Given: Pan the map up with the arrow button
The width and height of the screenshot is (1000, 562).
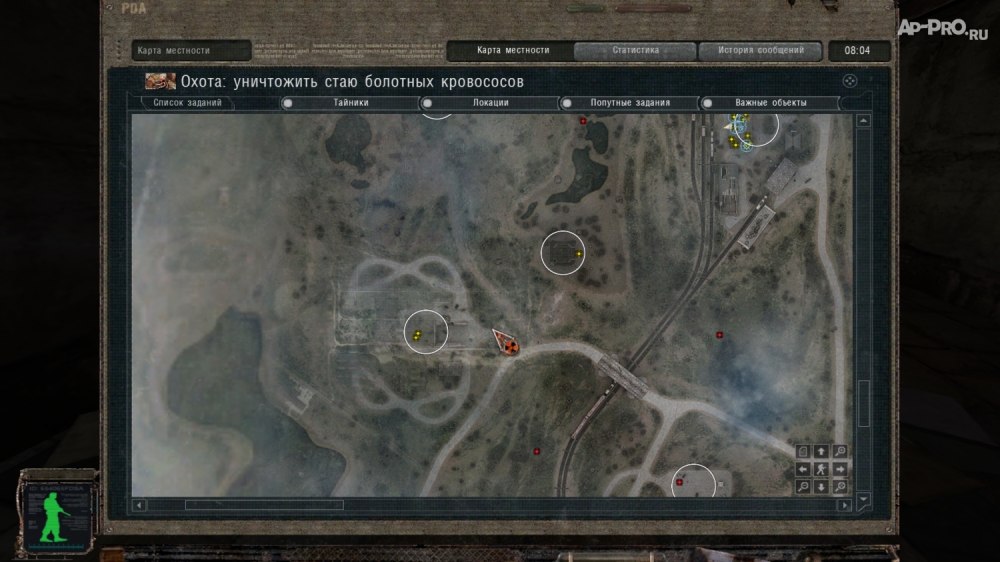Looking at the screenshot, I should pos(821,451).
